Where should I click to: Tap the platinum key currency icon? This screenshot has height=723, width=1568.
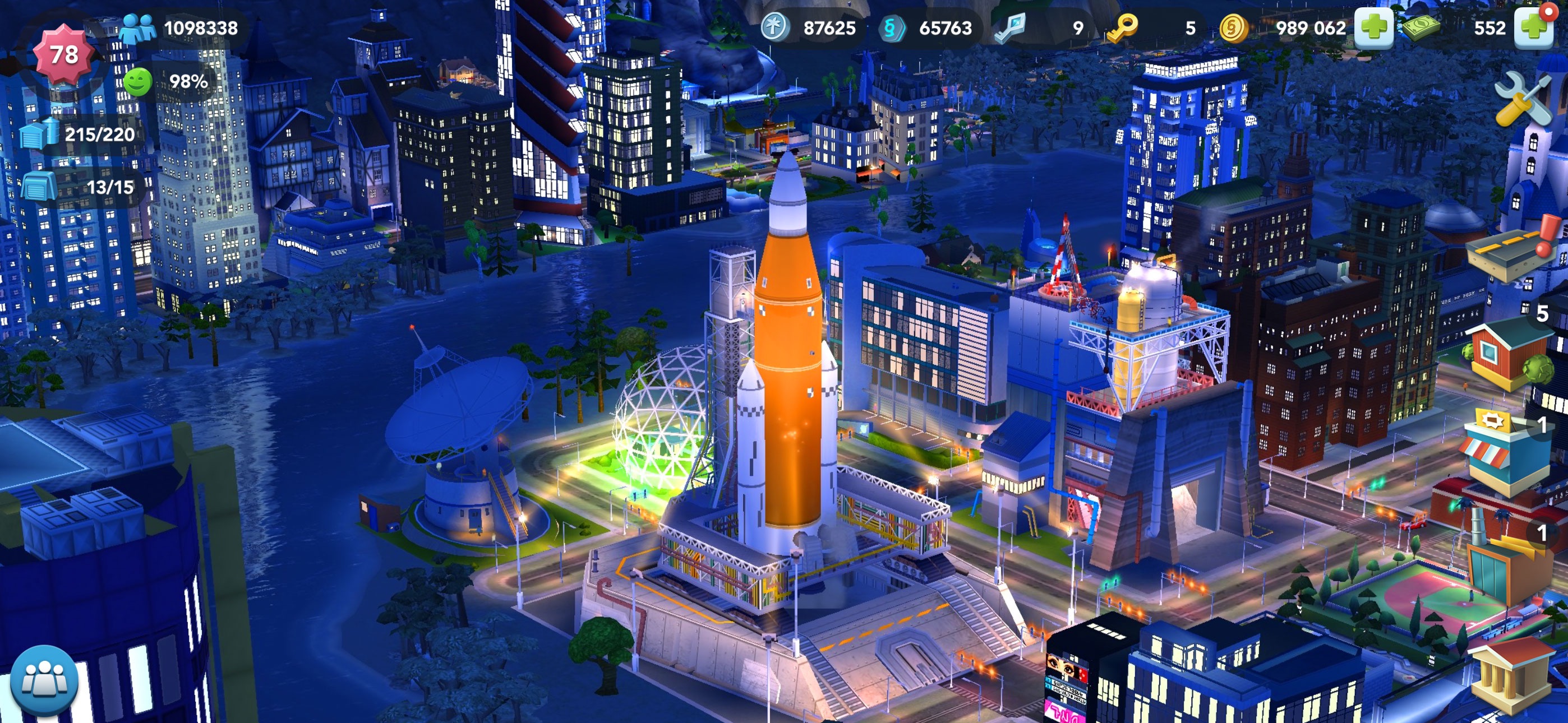(x=1011, y=28)
